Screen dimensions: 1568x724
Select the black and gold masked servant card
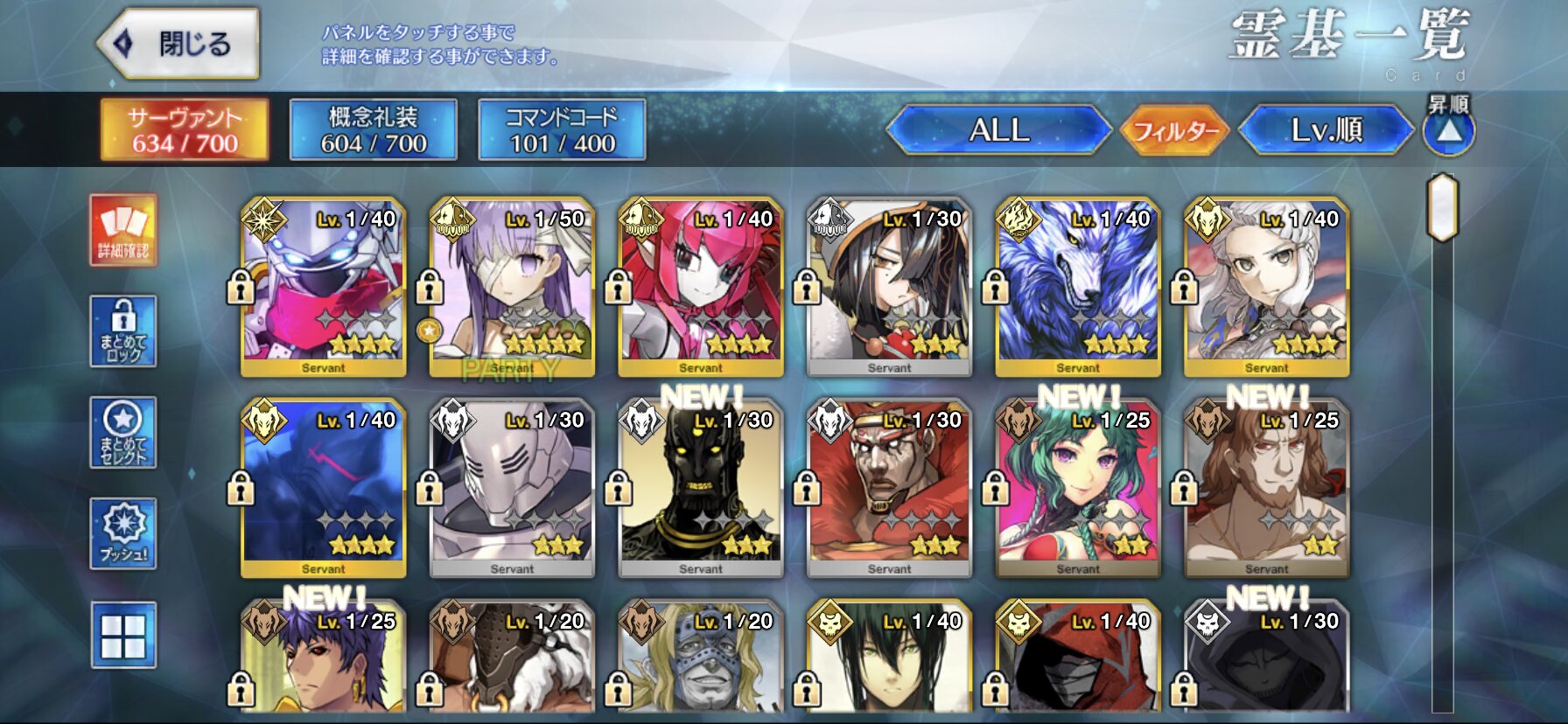pyautogui.click(x=701, y=489)
